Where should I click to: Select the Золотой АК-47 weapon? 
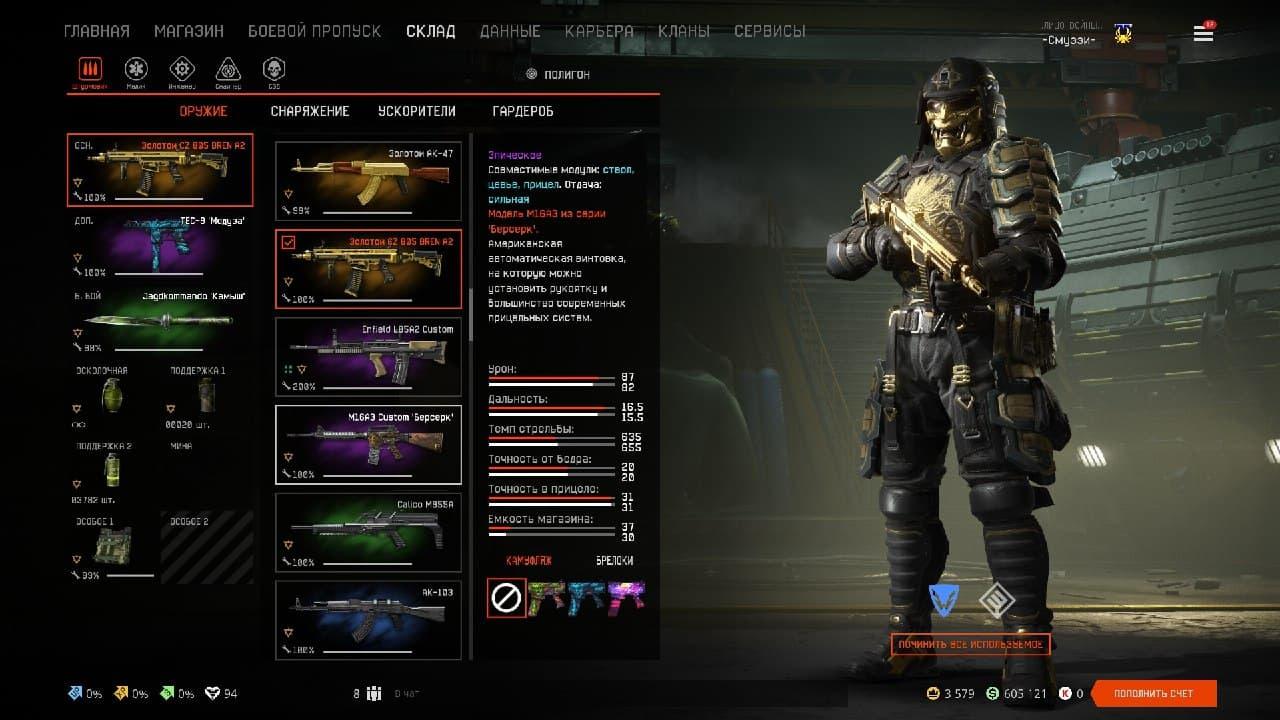pos(368,181)
